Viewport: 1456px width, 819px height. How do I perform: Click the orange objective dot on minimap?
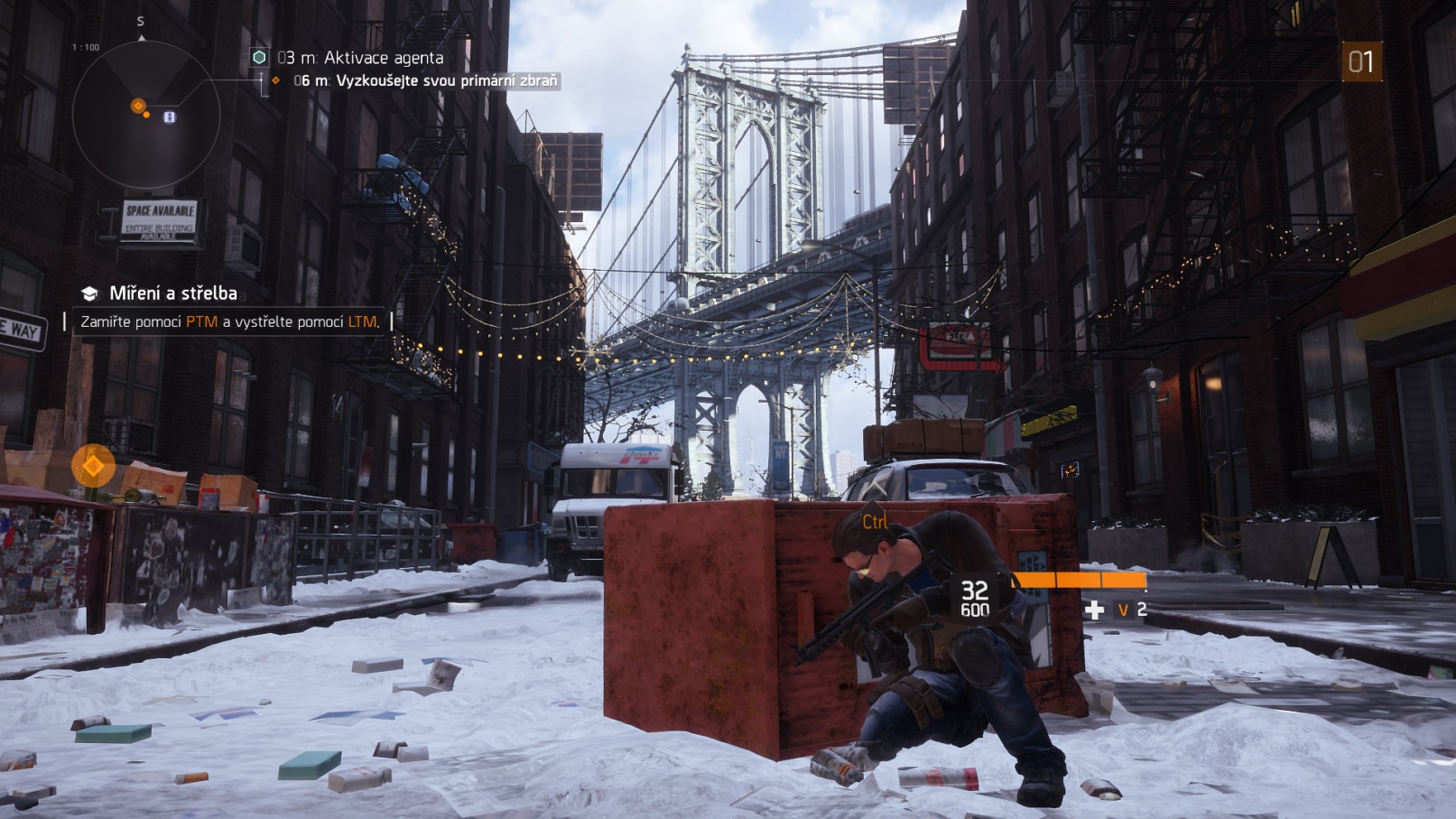pos(138,107)
